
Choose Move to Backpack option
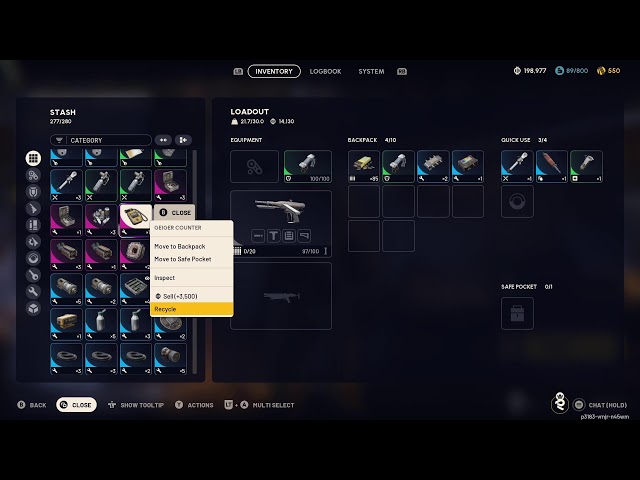[x=191, y=246]
